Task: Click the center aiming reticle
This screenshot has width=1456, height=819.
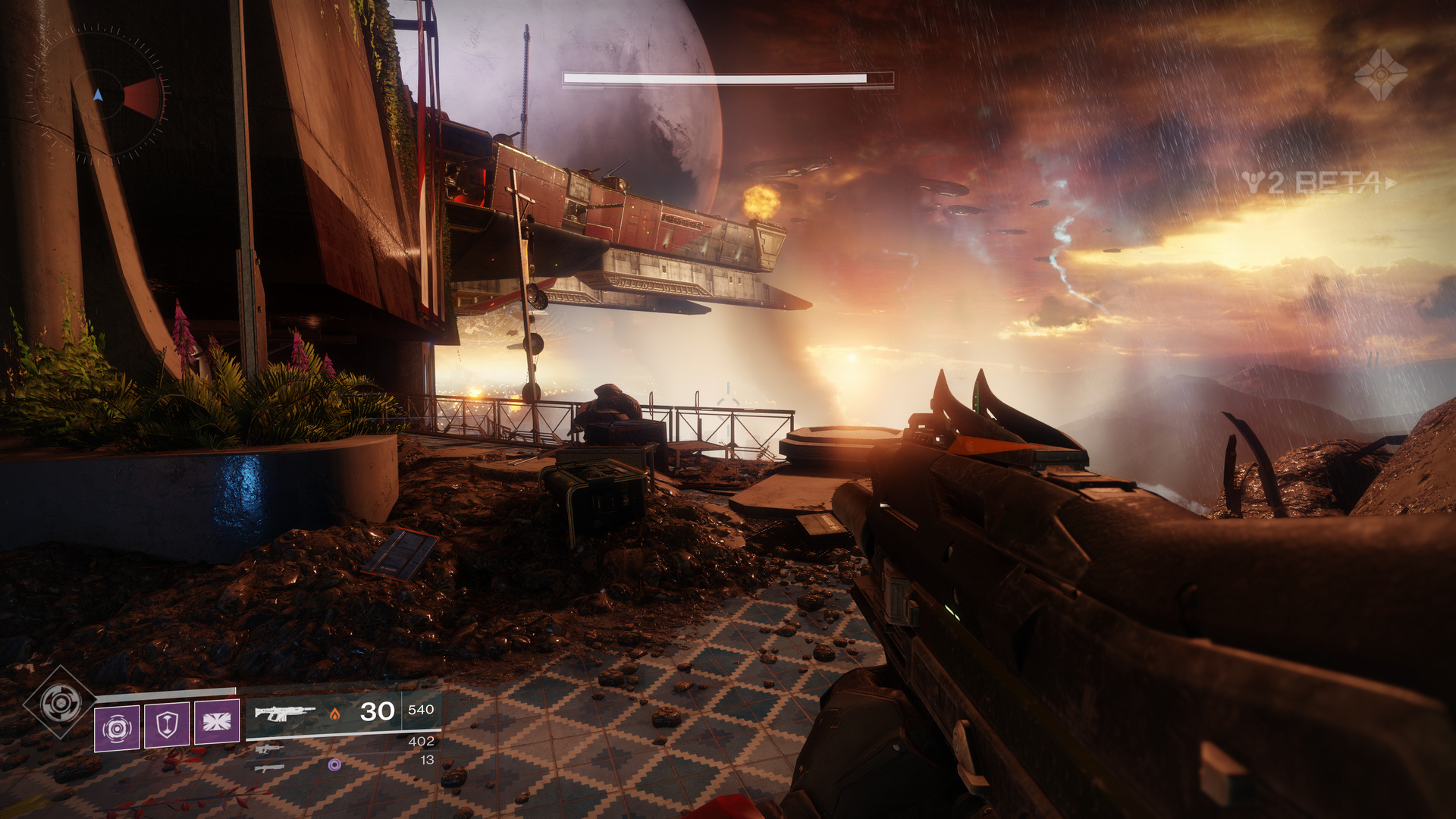Action: pyautogui.click(x=728, y=409)
